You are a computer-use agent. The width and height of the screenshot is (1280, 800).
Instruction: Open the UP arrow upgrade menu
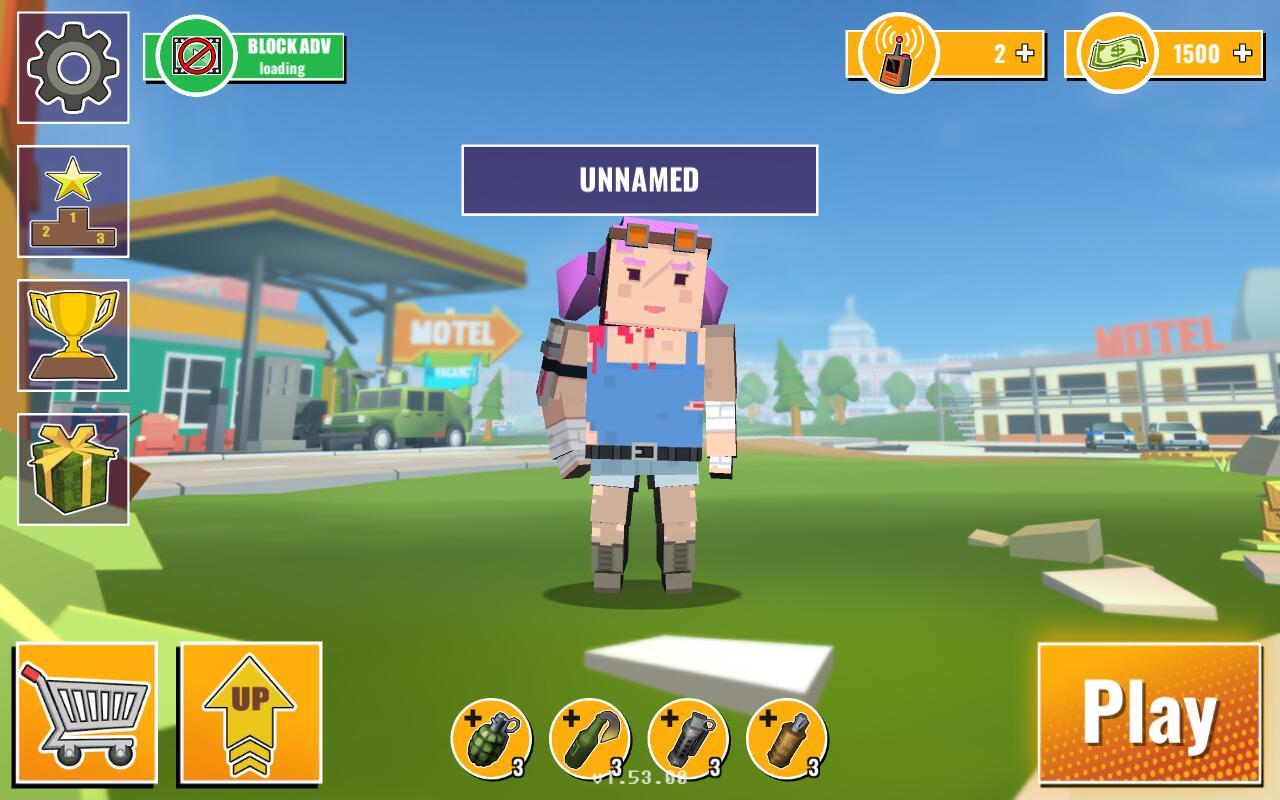point(250,713)
